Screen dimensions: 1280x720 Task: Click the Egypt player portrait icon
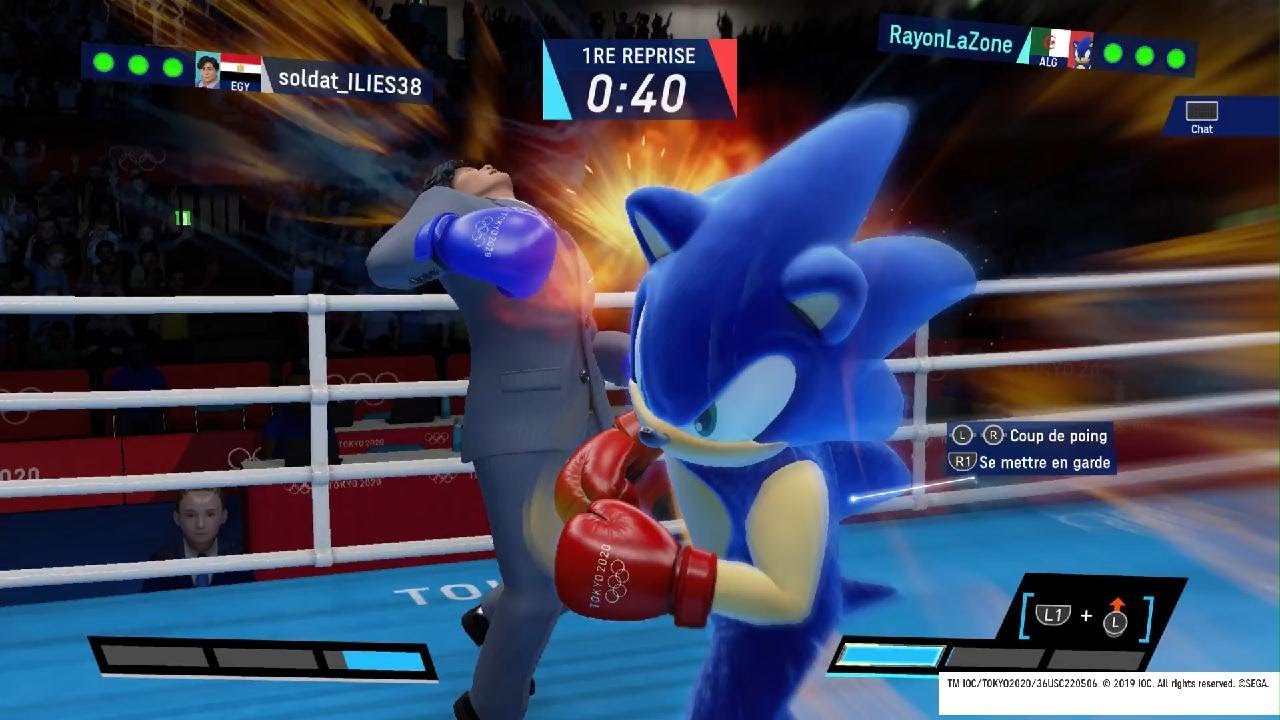pos(208,70)
